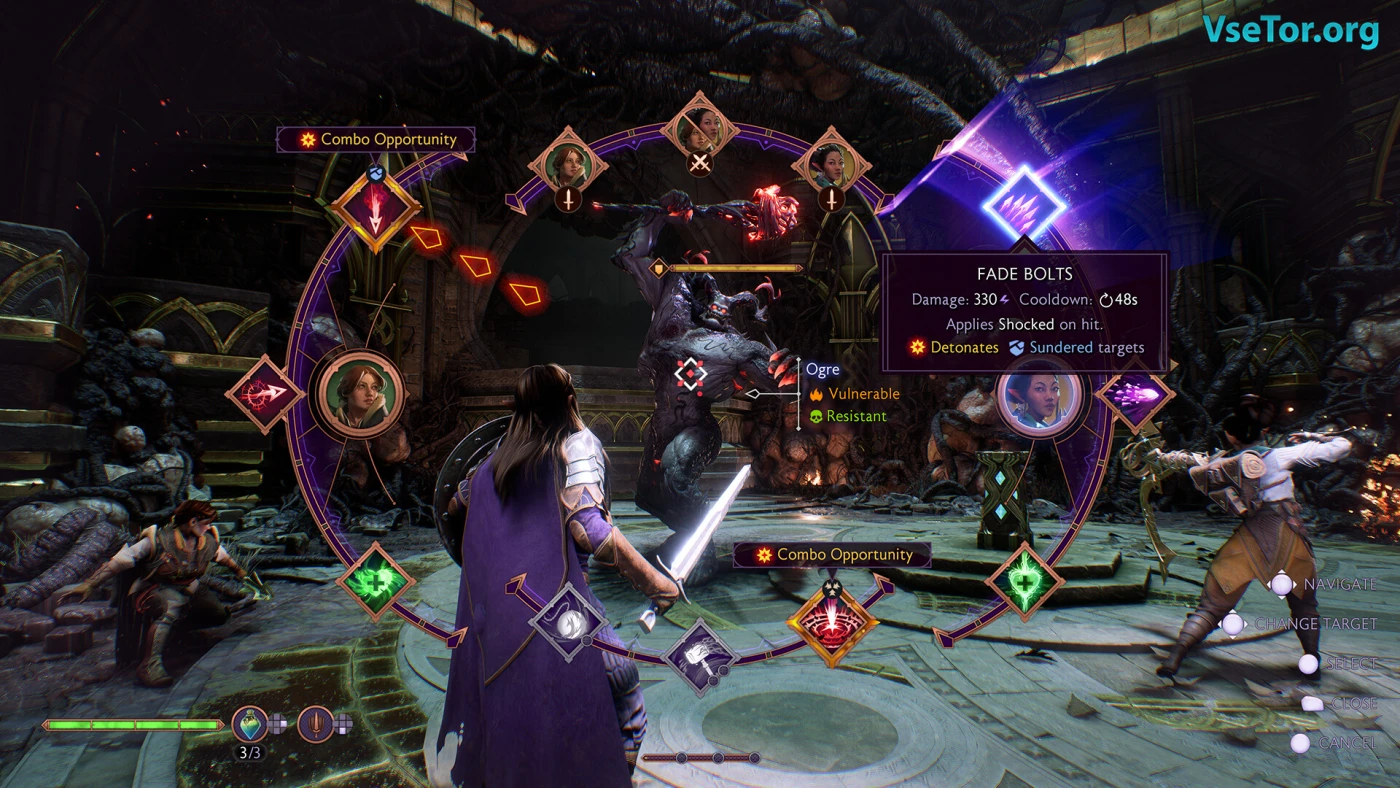
Task: Select the left companion's large round portrait
Action: [361, 395]
